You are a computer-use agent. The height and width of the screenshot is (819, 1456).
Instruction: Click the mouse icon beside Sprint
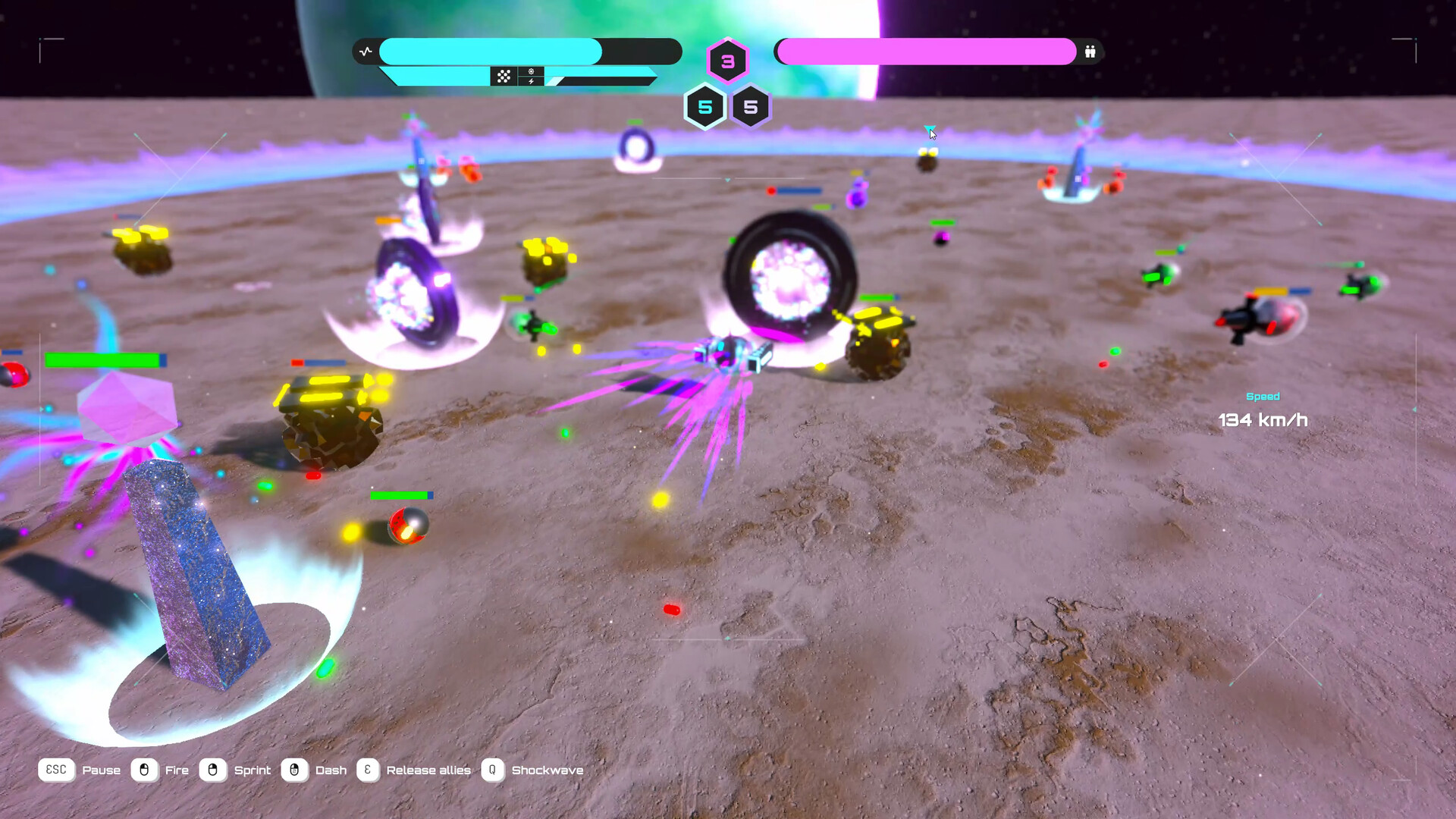tap(212, 770)
